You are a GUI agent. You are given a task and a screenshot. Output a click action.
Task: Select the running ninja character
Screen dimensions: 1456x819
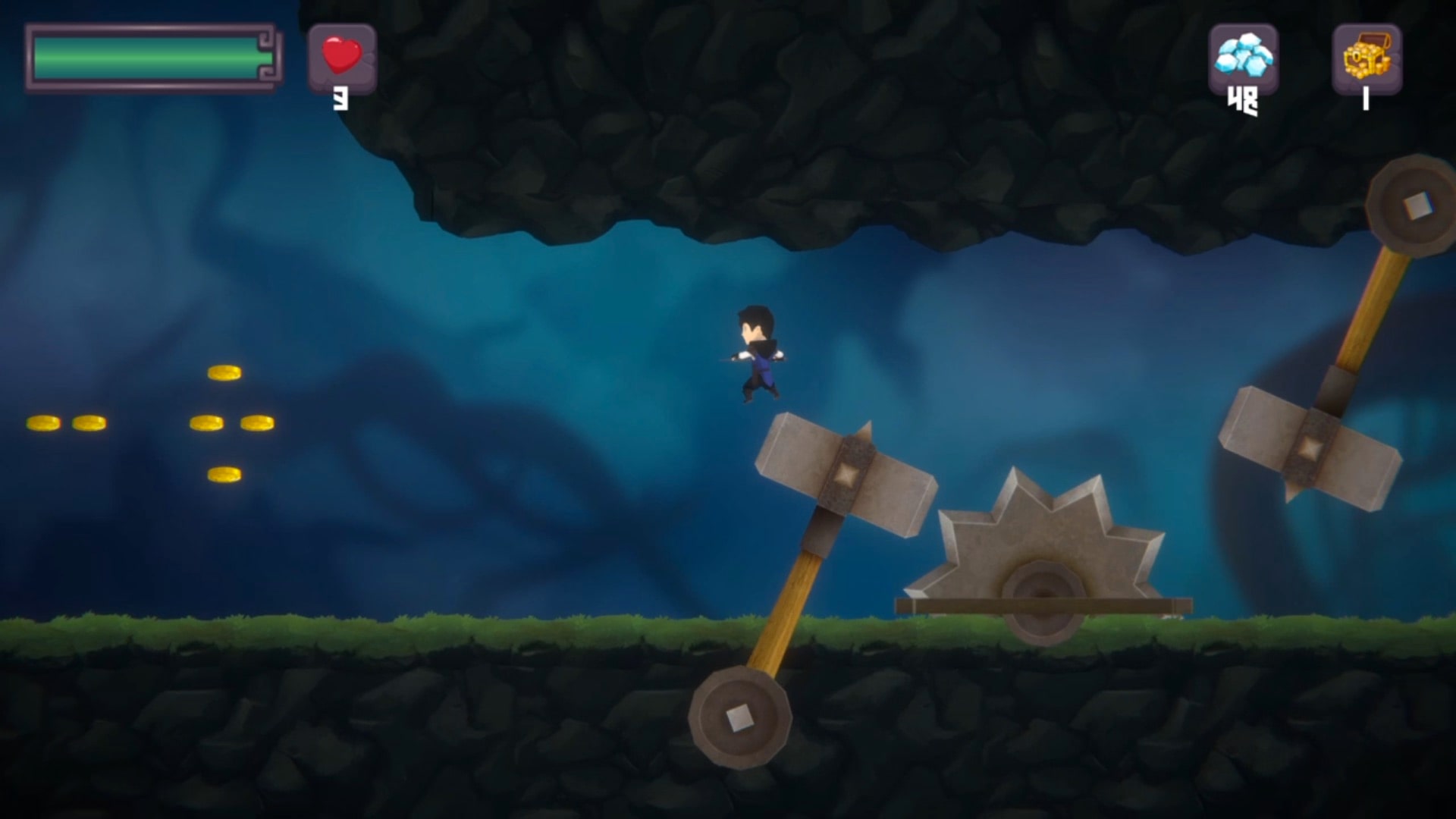758,353
